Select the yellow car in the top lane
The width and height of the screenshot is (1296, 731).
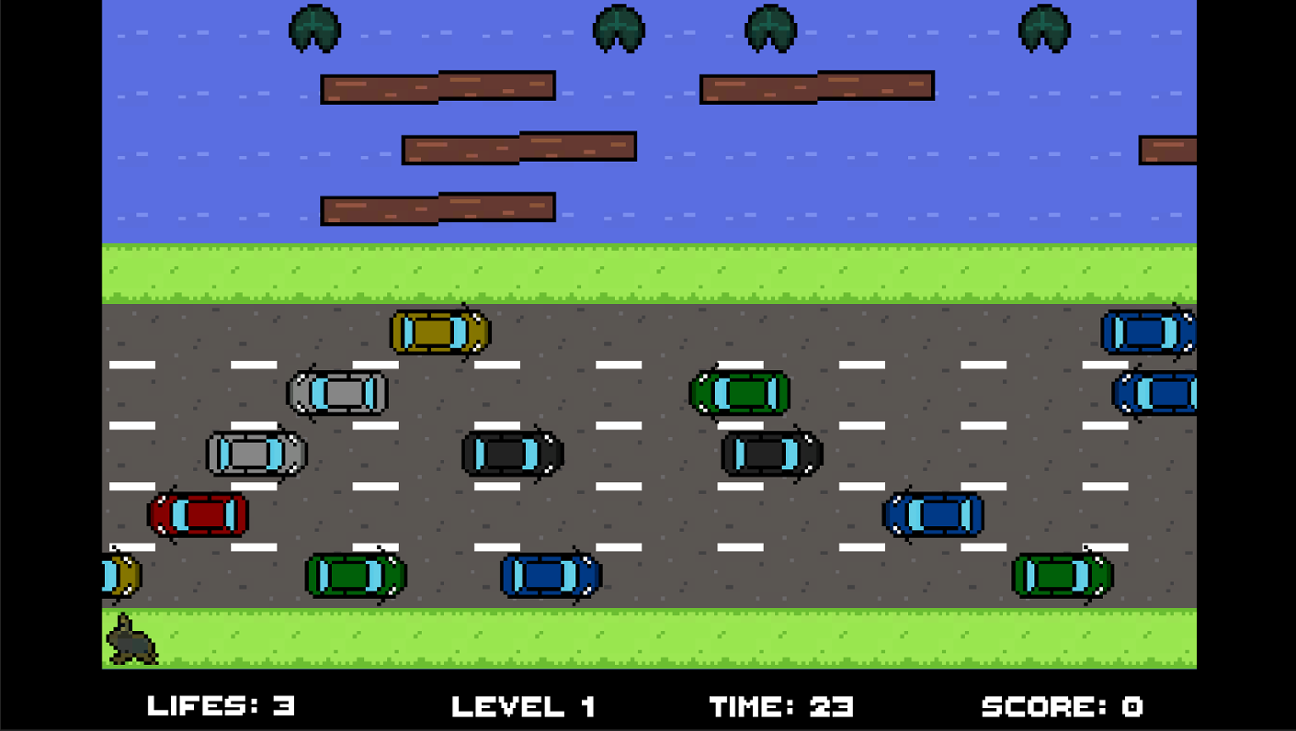(x=440, y=332)
